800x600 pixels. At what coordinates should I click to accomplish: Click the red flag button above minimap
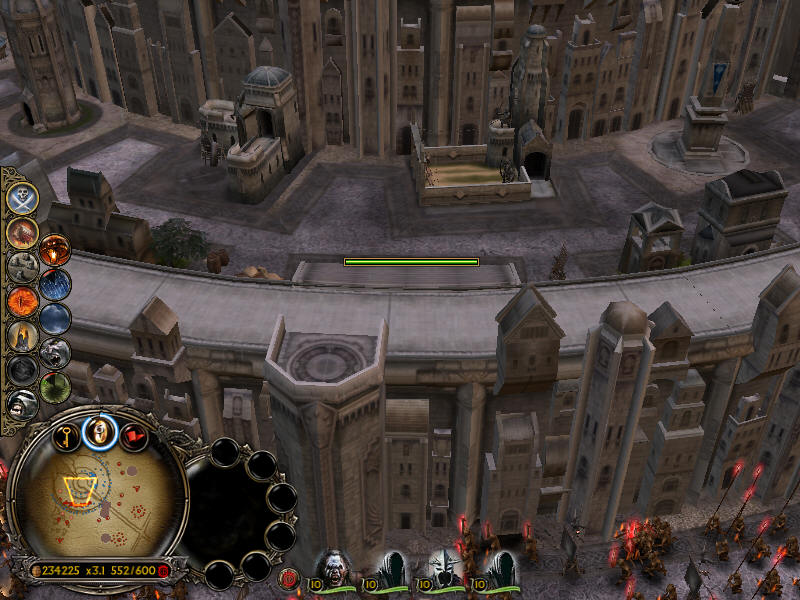click(x=133, y=436)
